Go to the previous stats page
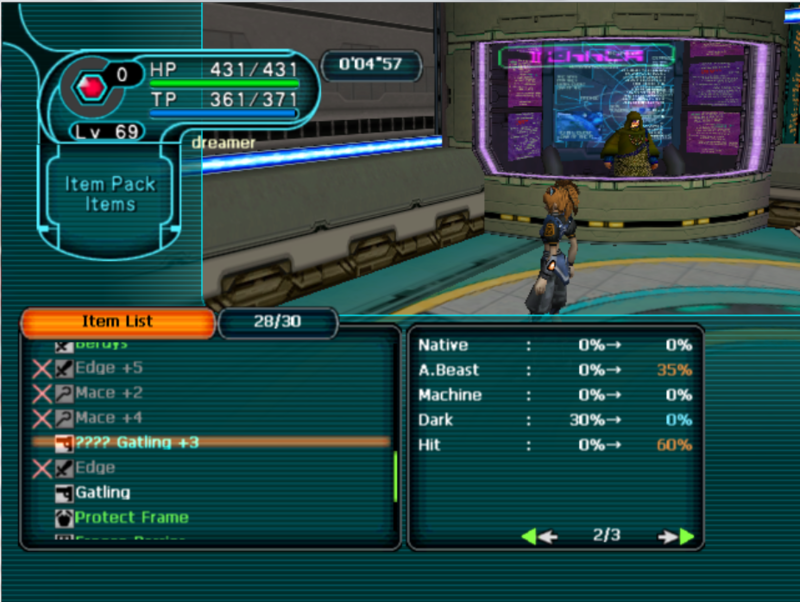The height and width of the screenshot is (602, 800). coord(539,537)
